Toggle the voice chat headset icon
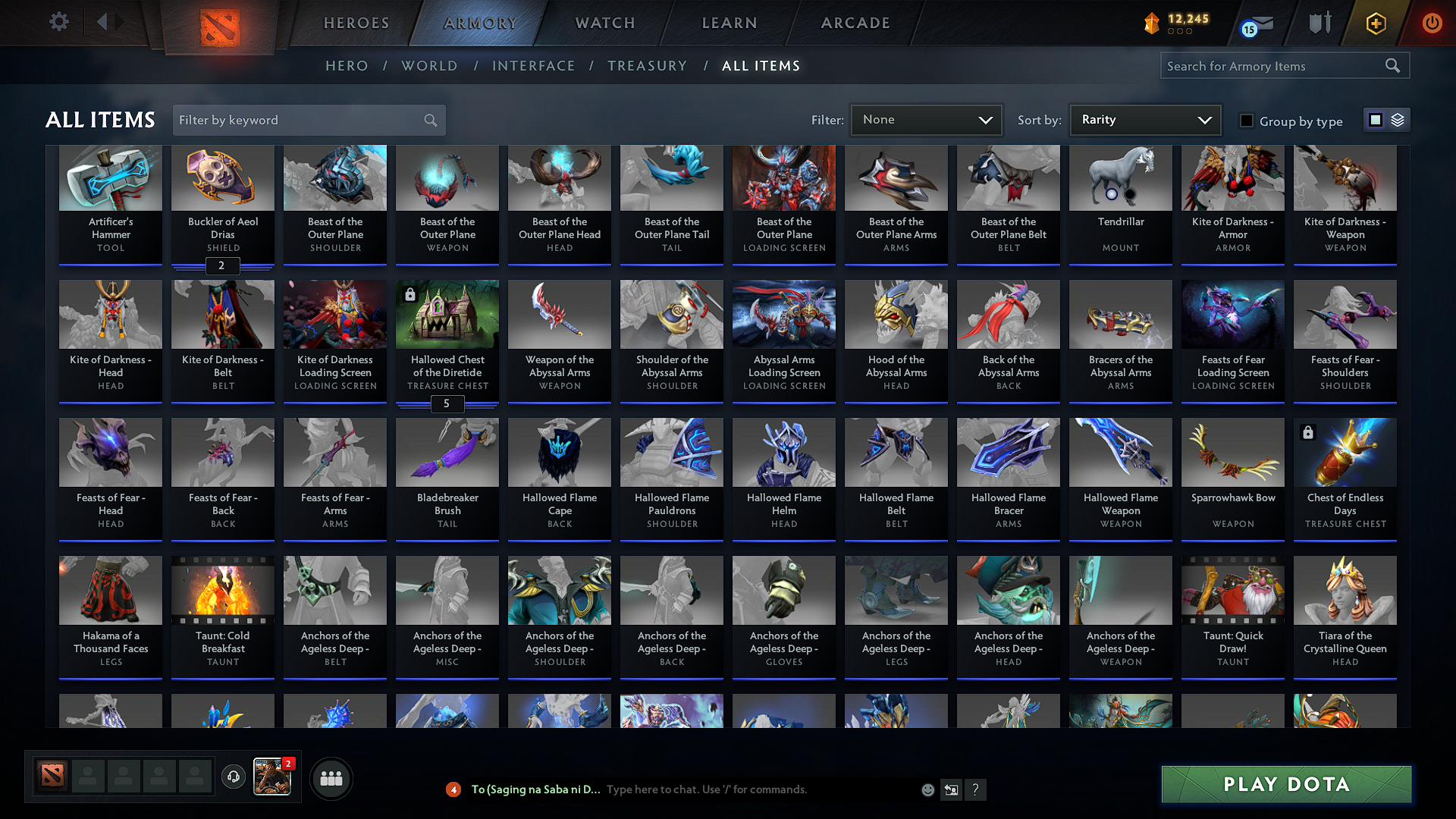Image resolution: width=1456 pixels, height=819 pixels. pos(234,778)
